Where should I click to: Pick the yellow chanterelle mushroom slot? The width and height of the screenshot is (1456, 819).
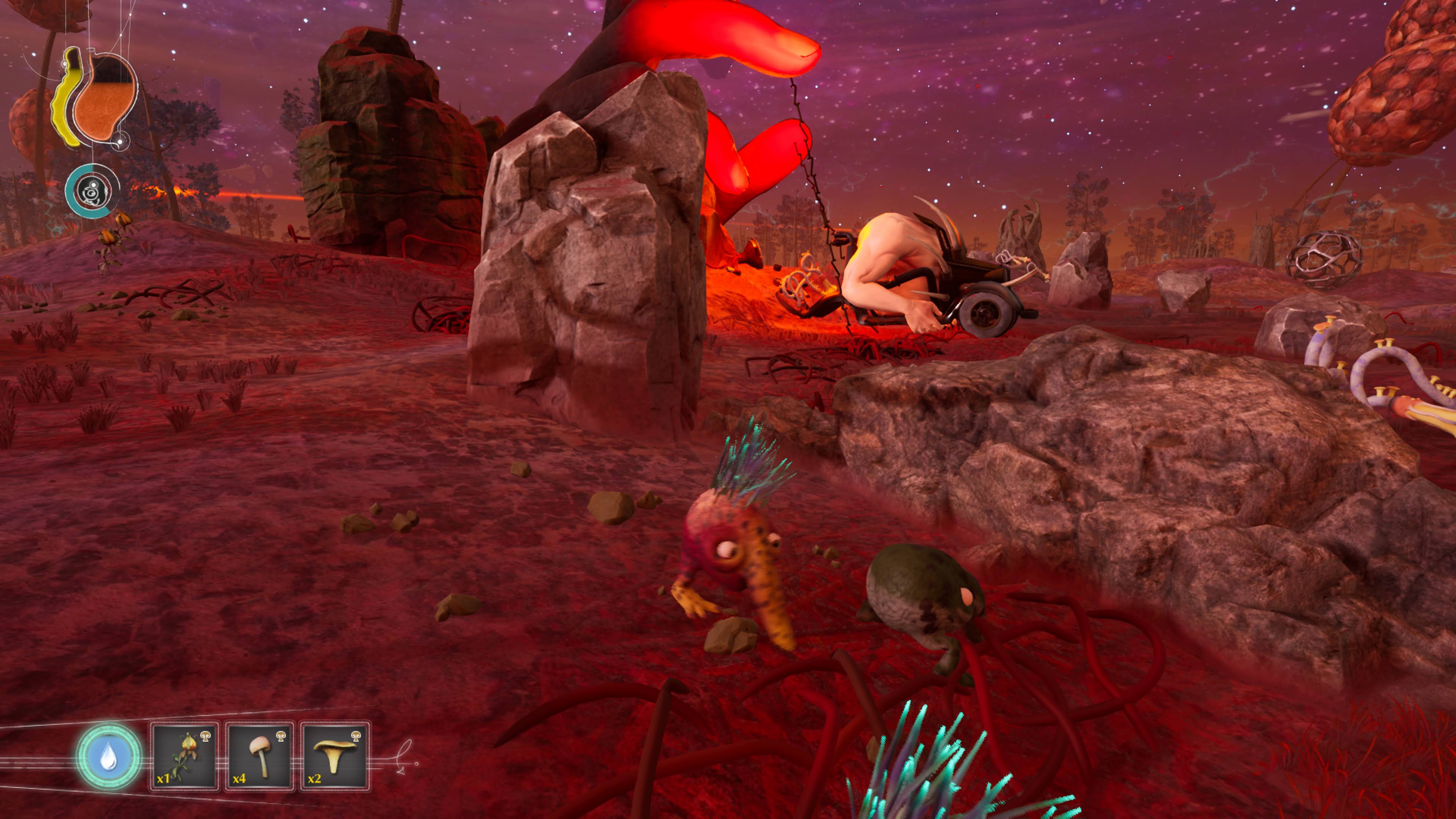pos(335,756)
